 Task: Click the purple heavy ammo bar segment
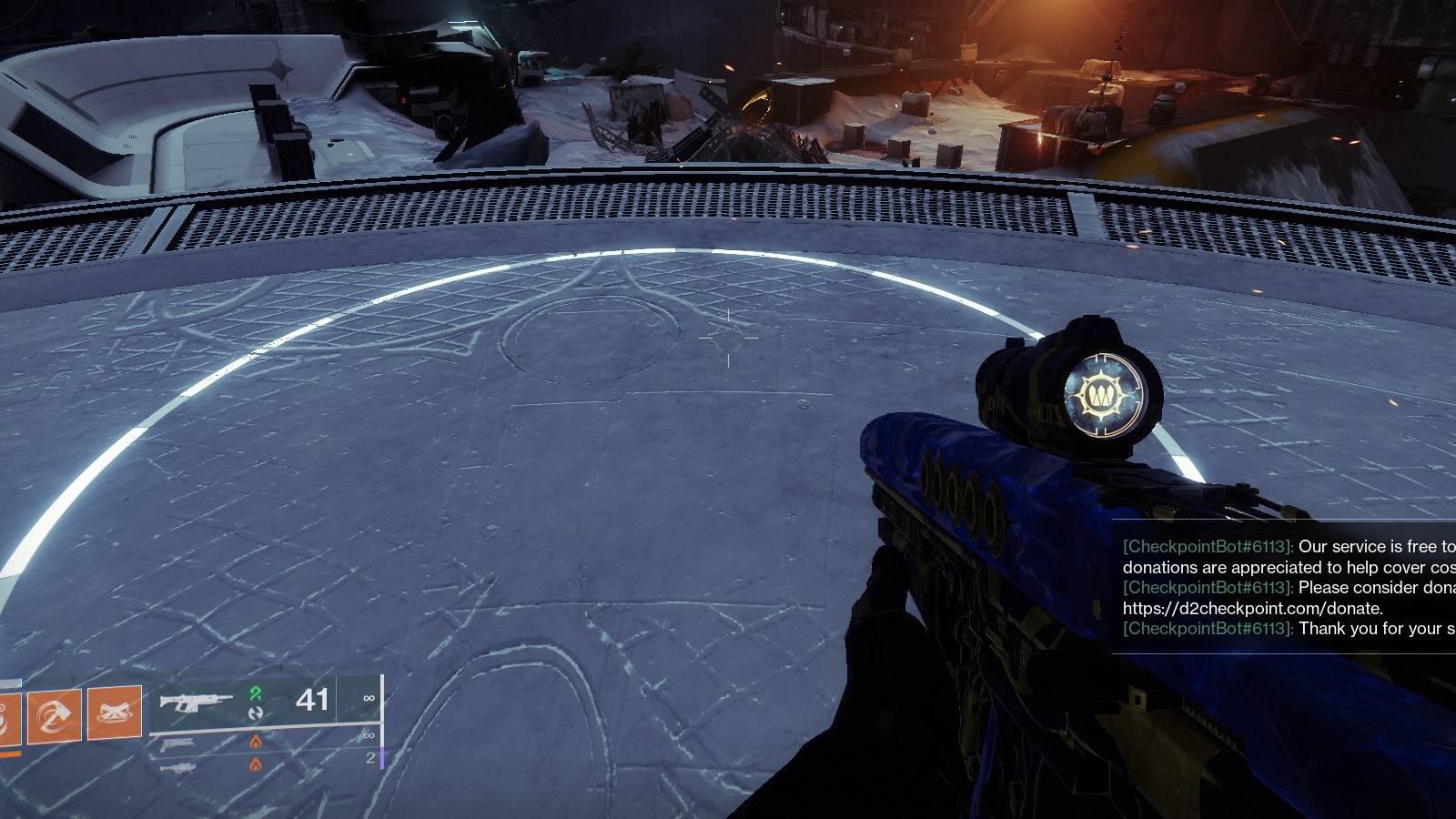pyautogui.click(x=381, y=758)
